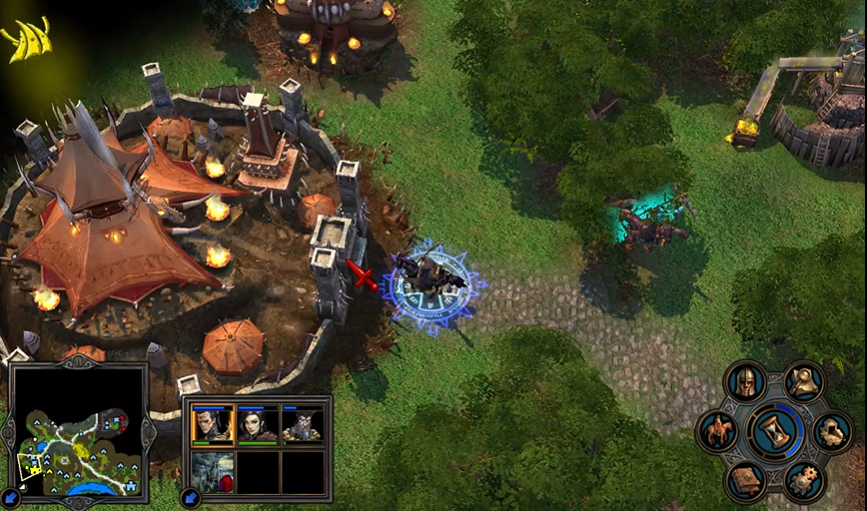
Task: Collapse the minimap with its blue arrow
Action: click(x=11, y=497)
